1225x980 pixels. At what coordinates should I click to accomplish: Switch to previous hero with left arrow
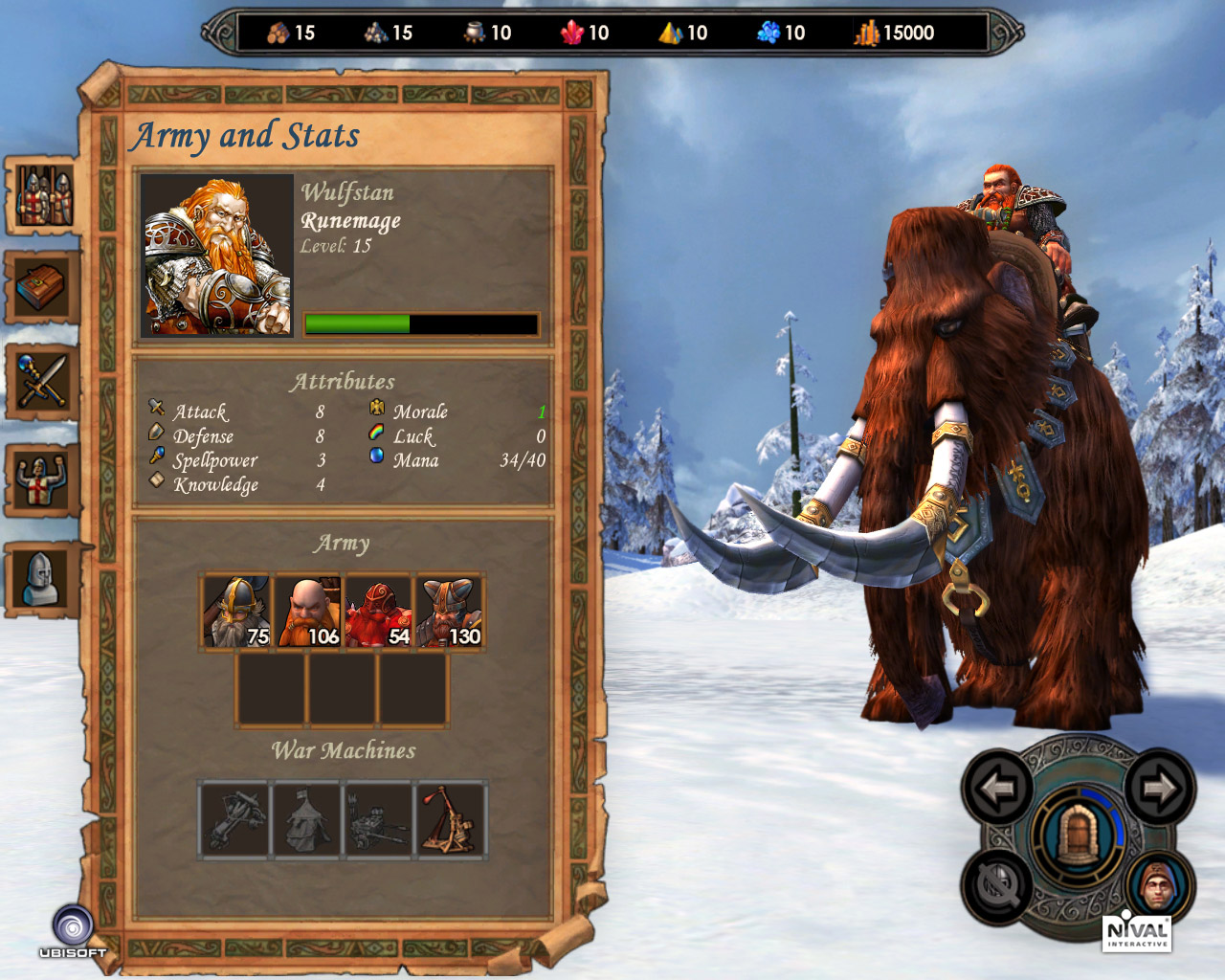[x=995, y=791]
